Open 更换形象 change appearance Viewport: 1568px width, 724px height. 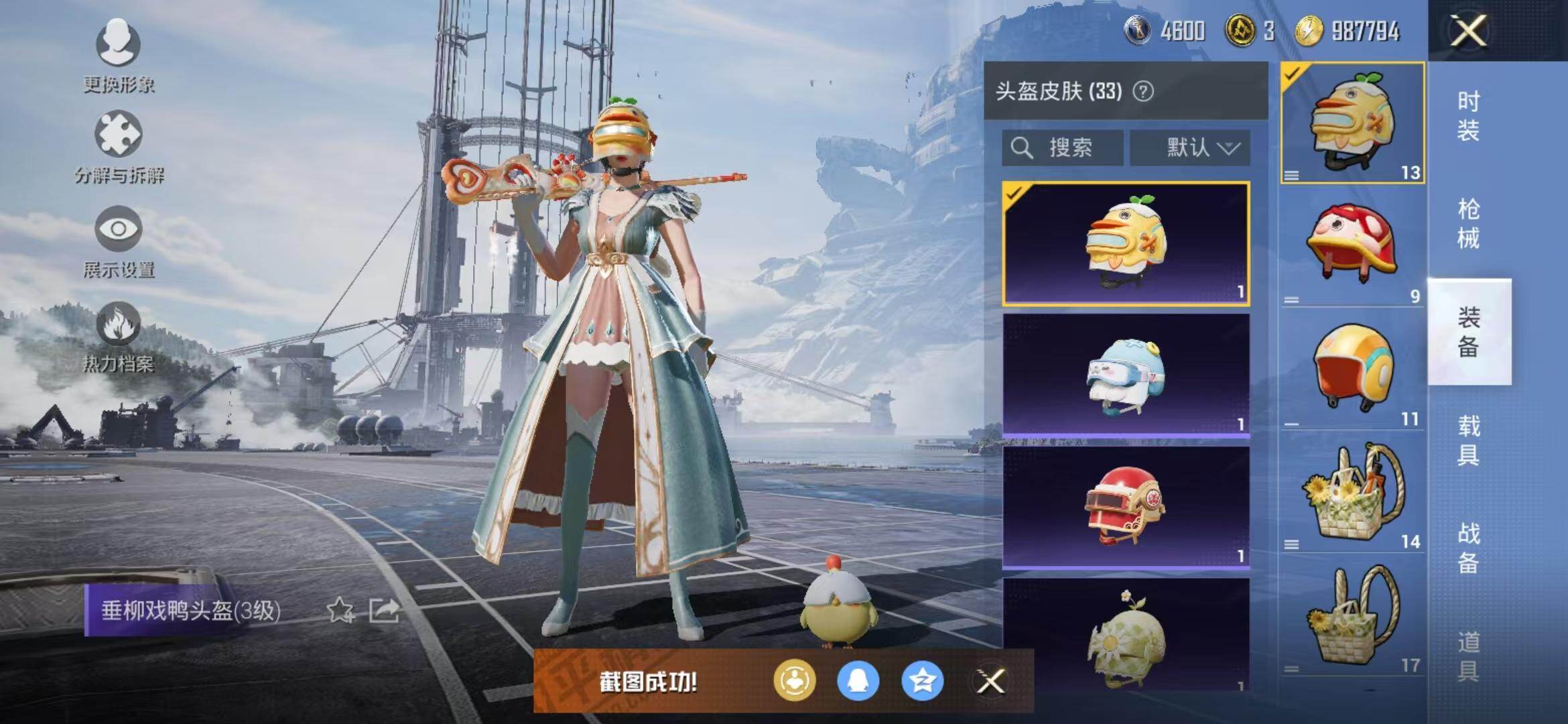pos(118,55)
